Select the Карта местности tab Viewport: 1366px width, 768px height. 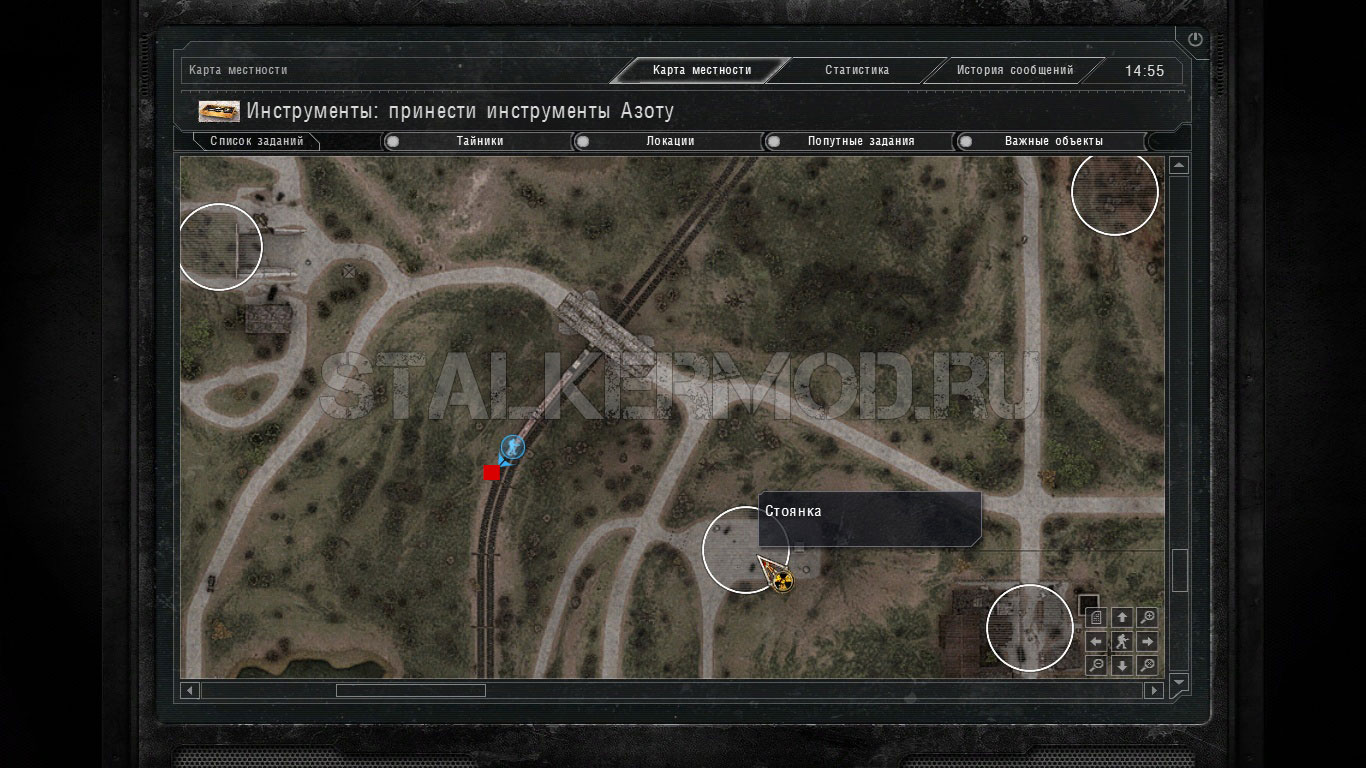(x=701, y=70)
